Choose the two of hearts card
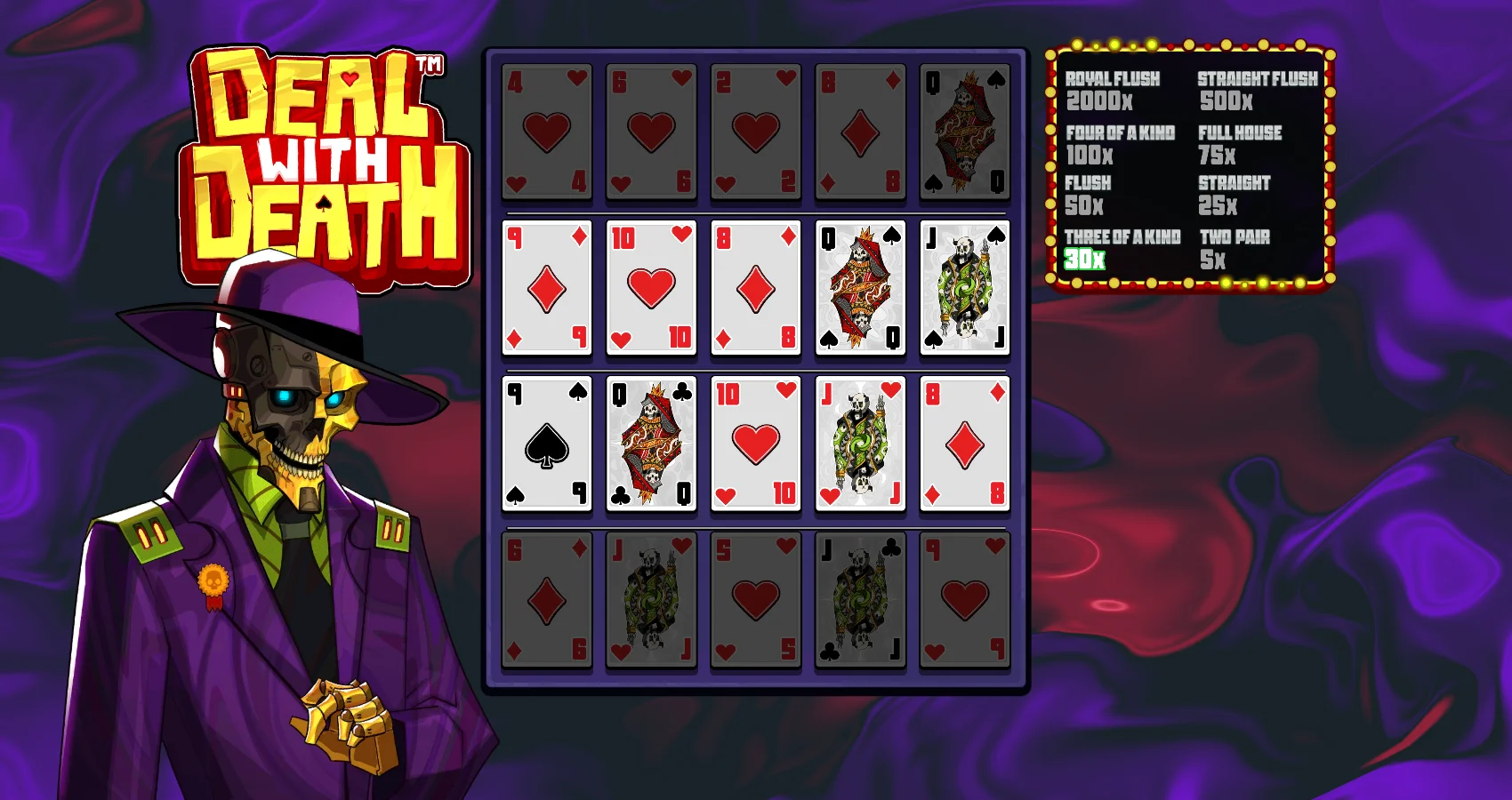This screenshot has width=1512, height=800. [755, 132]
